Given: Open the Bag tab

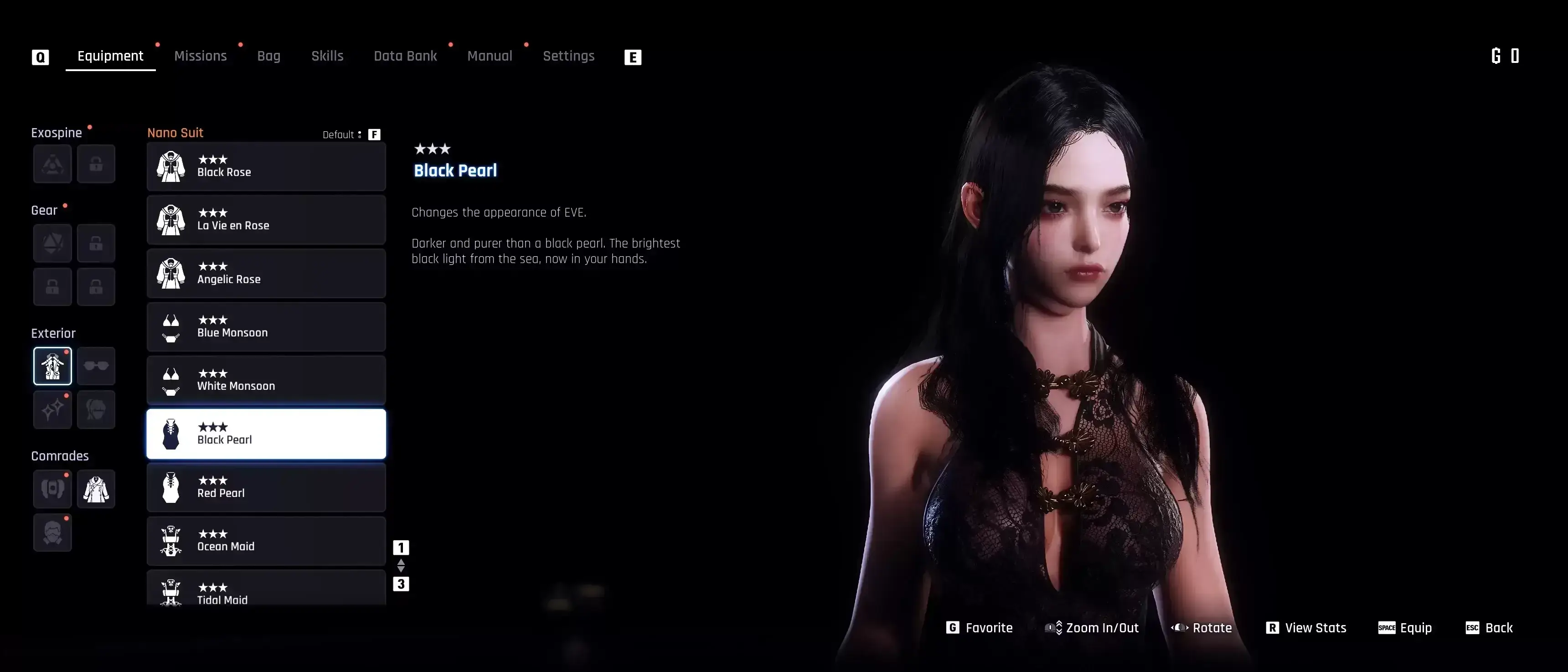Looking at the screenshot, I should point(268,56).
